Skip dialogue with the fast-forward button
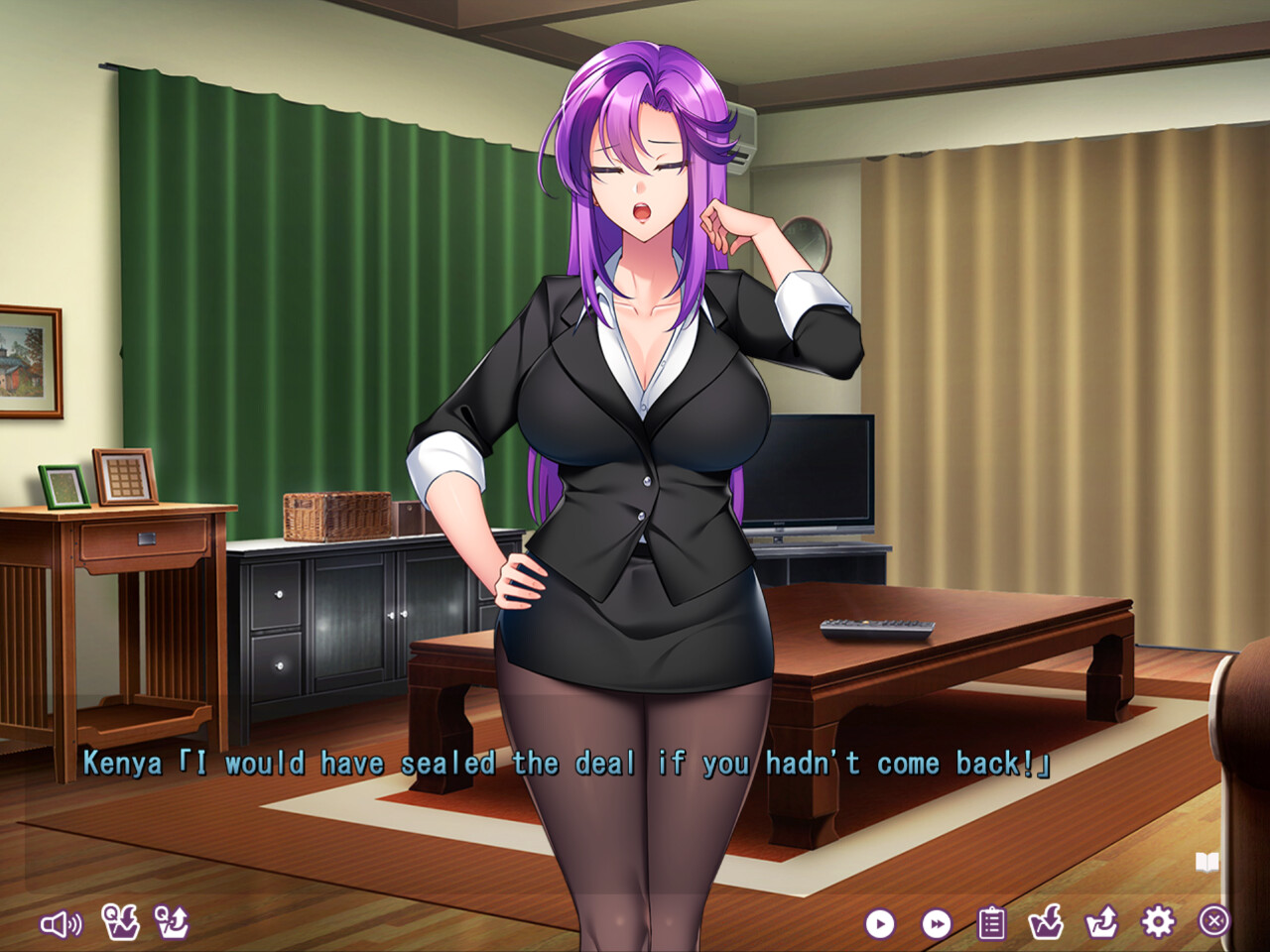1270x952 pixels. click(x=936, y=924)
